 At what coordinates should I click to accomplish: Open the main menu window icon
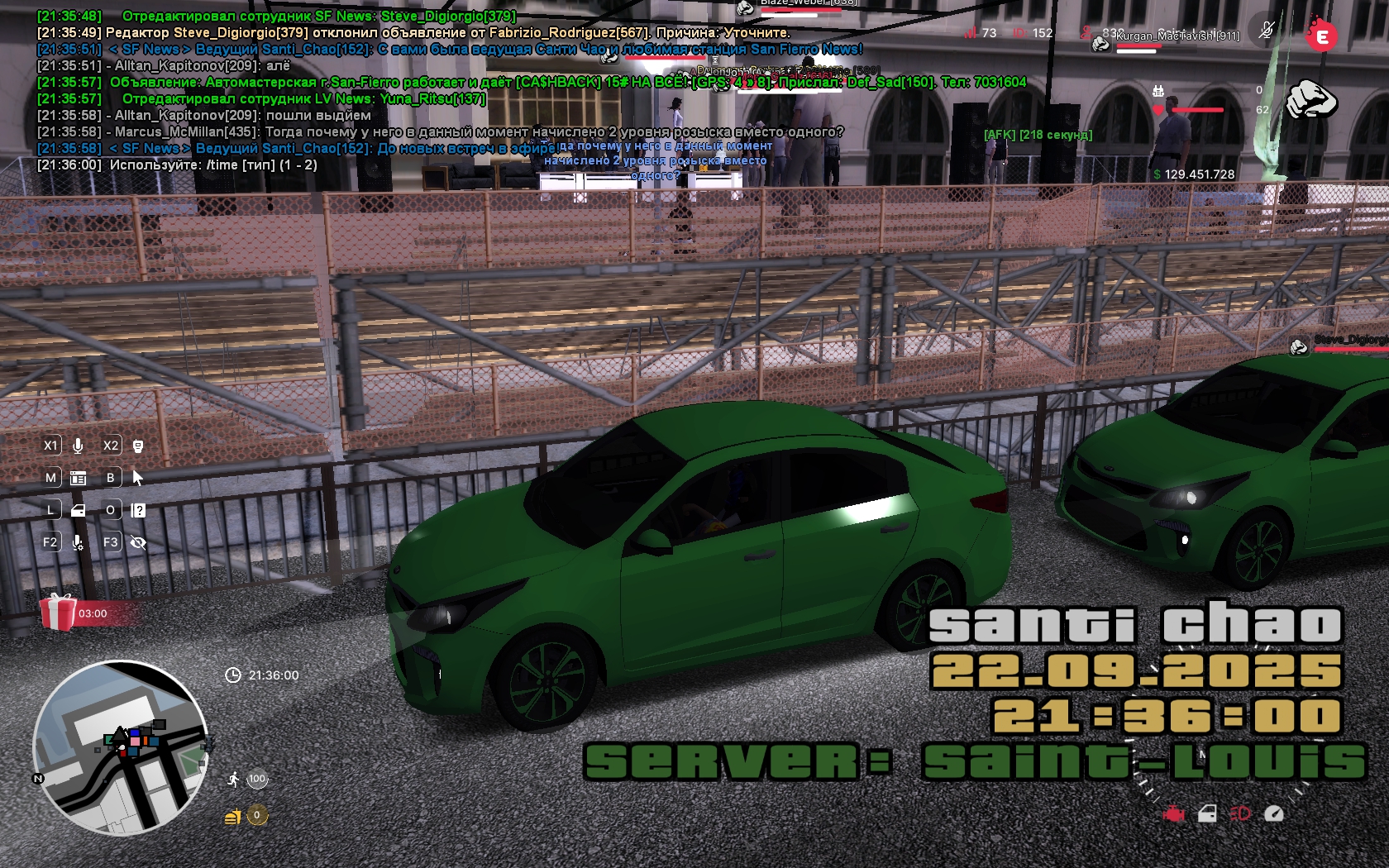[79, 478]
